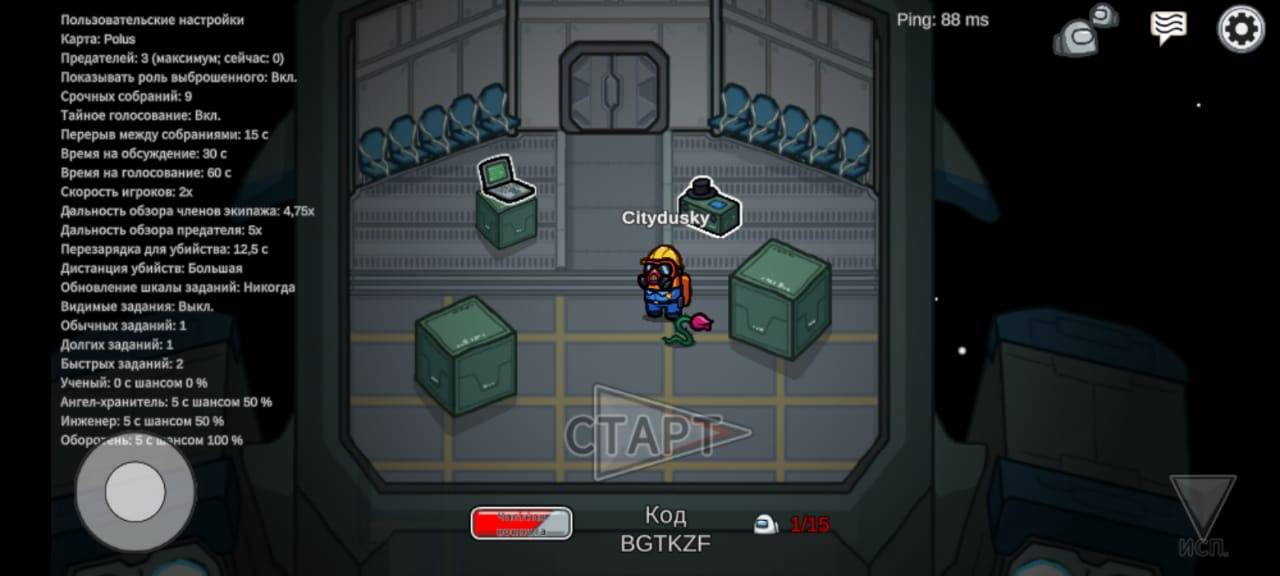Toggle the red private/public lobby switch
1280x576 pixels.
pos(521,523)
